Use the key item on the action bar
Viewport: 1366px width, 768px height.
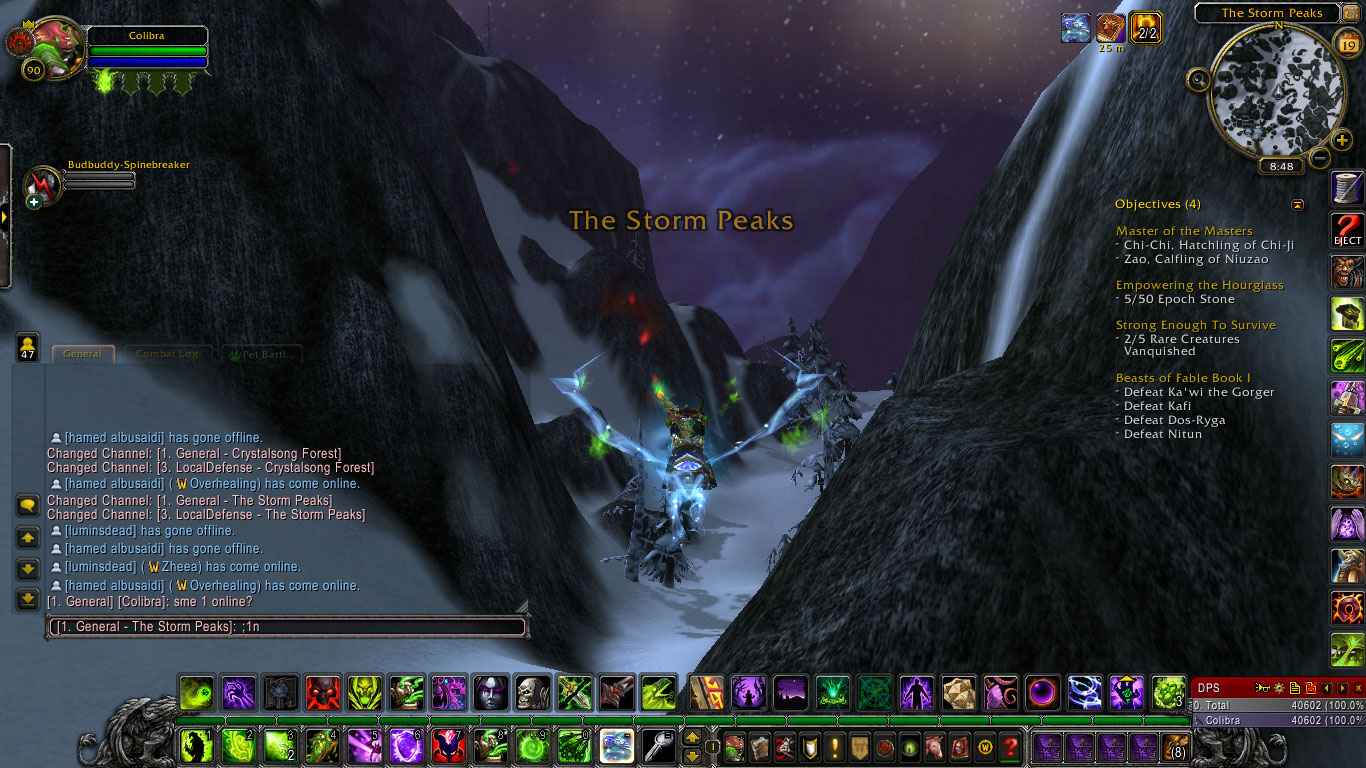[x=658, y=746]
